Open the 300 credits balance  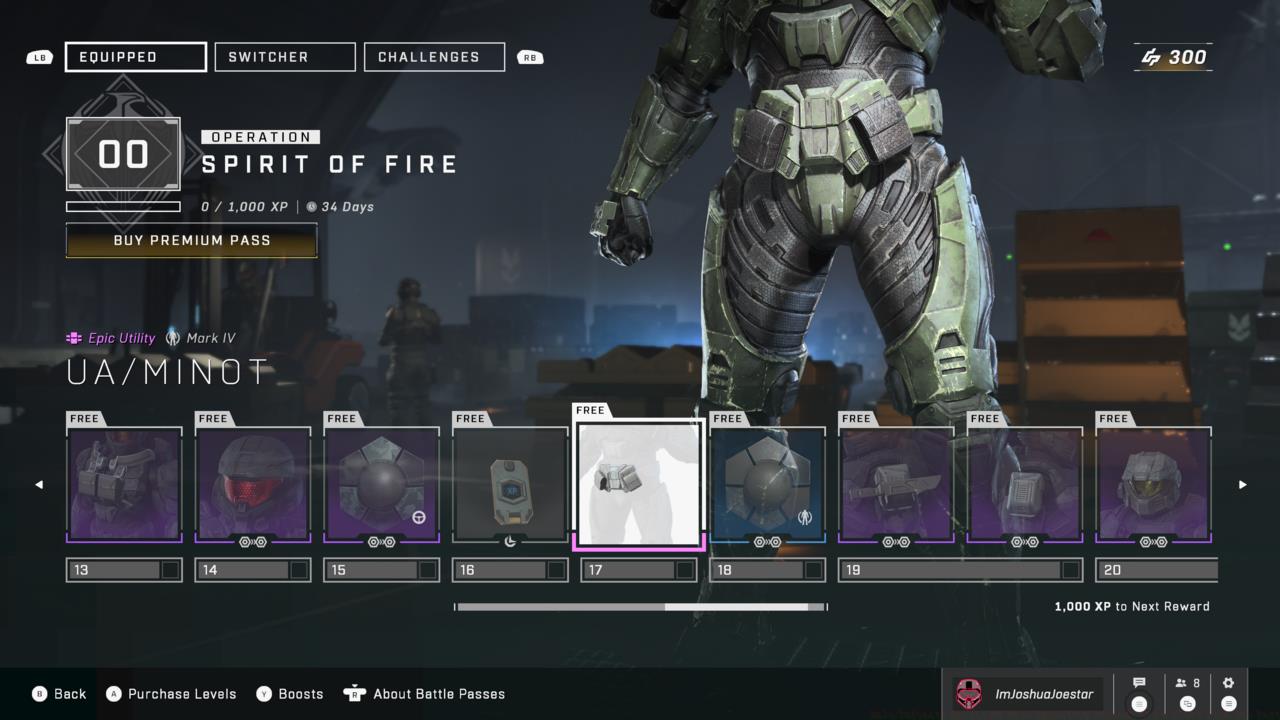pyautogui.click(x=1174, y=57)
